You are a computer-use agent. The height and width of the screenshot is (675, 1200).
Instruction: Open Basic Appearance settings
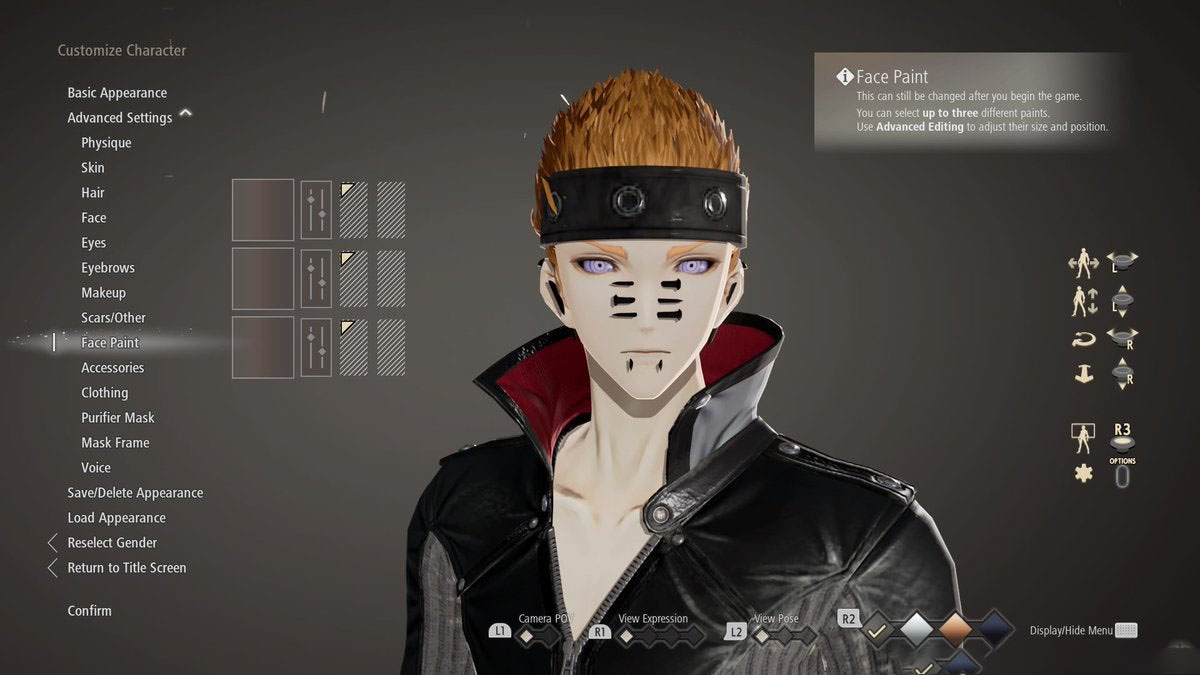[117, 93]
